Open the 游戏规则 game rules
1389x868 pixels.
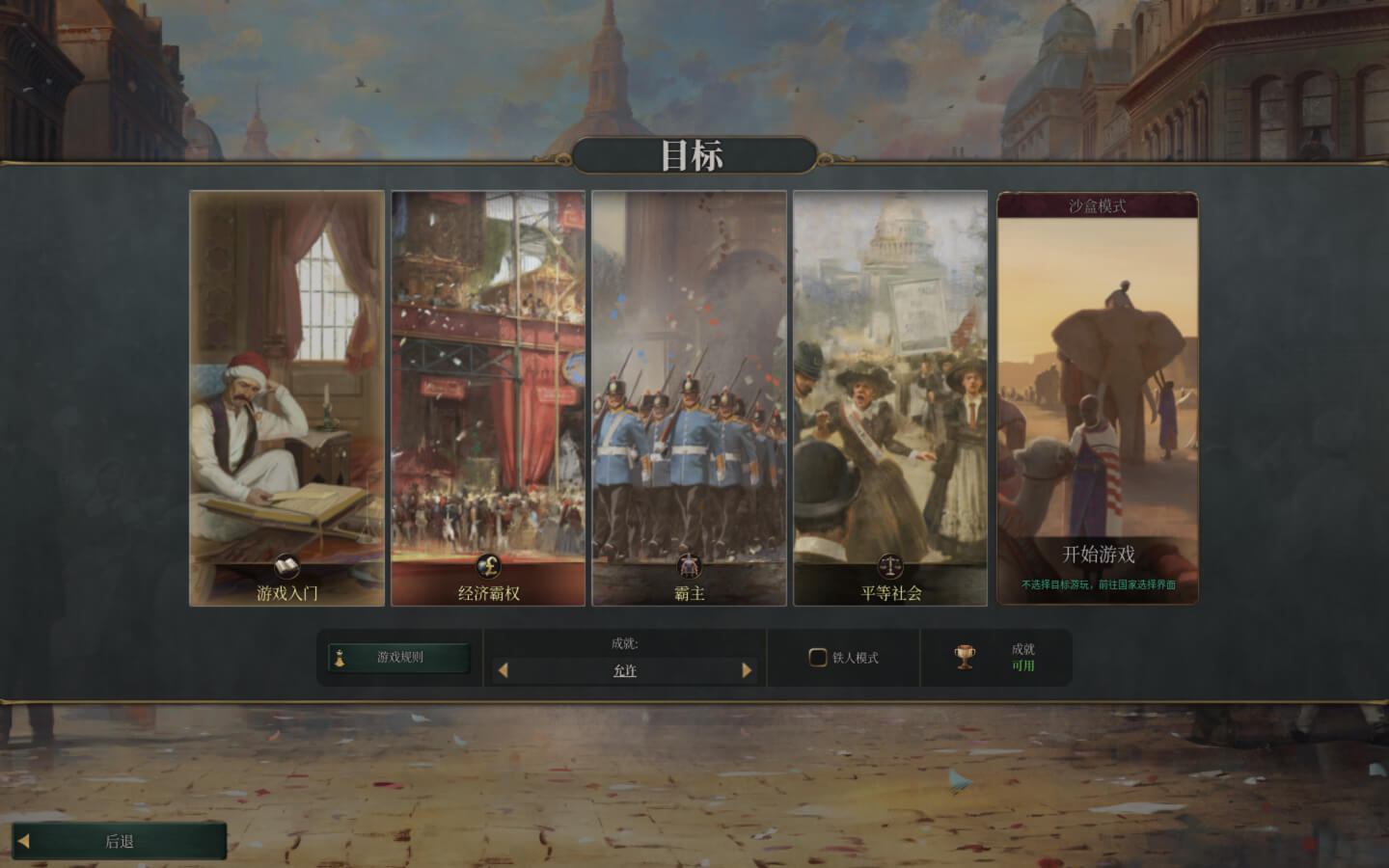point(399,658)
